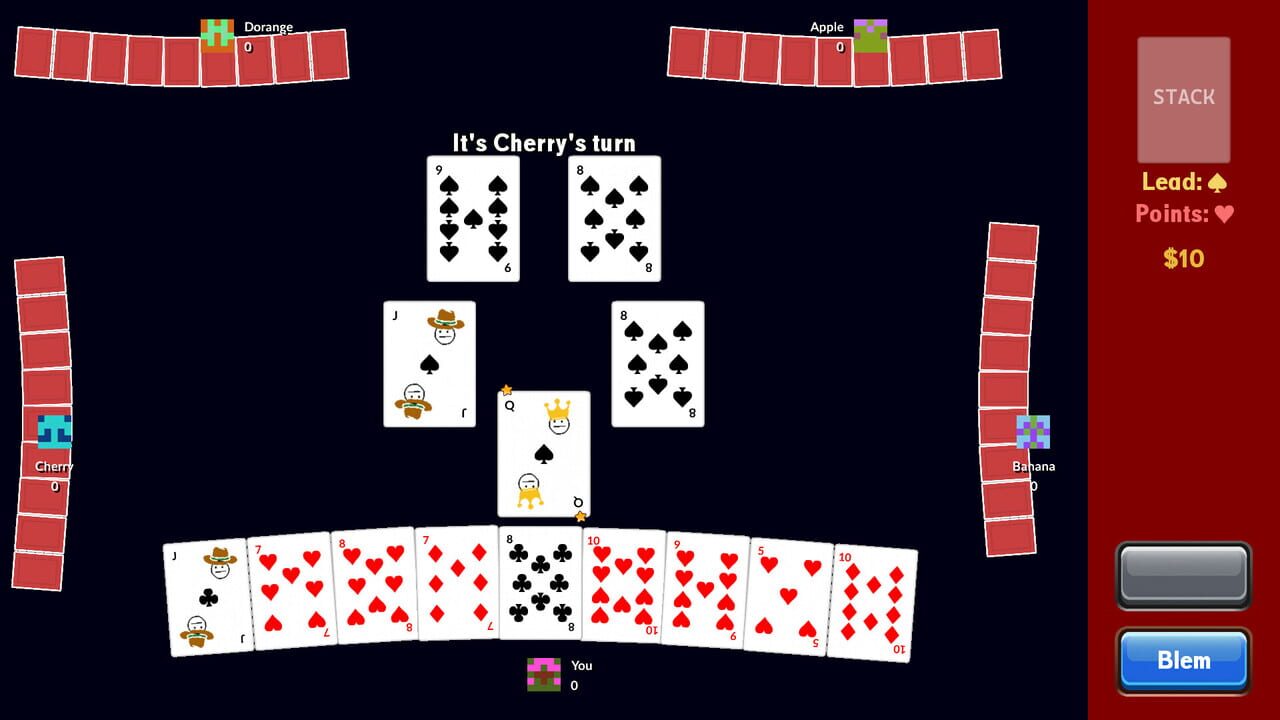
Task: Select the 8 of Clubs in your hand
Action: [x=540, y=585]
